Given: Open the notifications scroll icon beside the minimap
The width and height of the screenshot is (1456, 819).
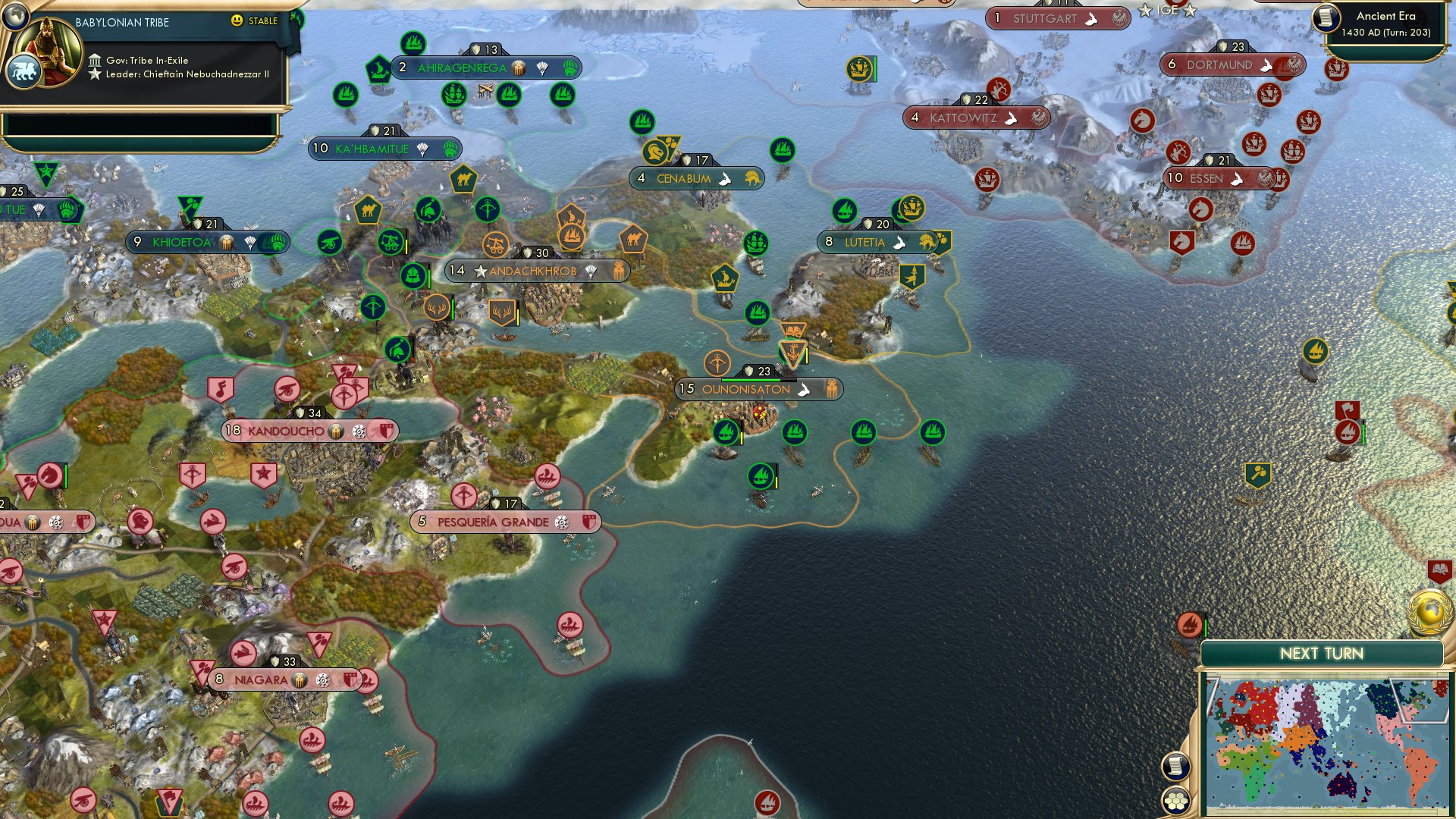Looking at the screenshot, I should point(1176,767).
